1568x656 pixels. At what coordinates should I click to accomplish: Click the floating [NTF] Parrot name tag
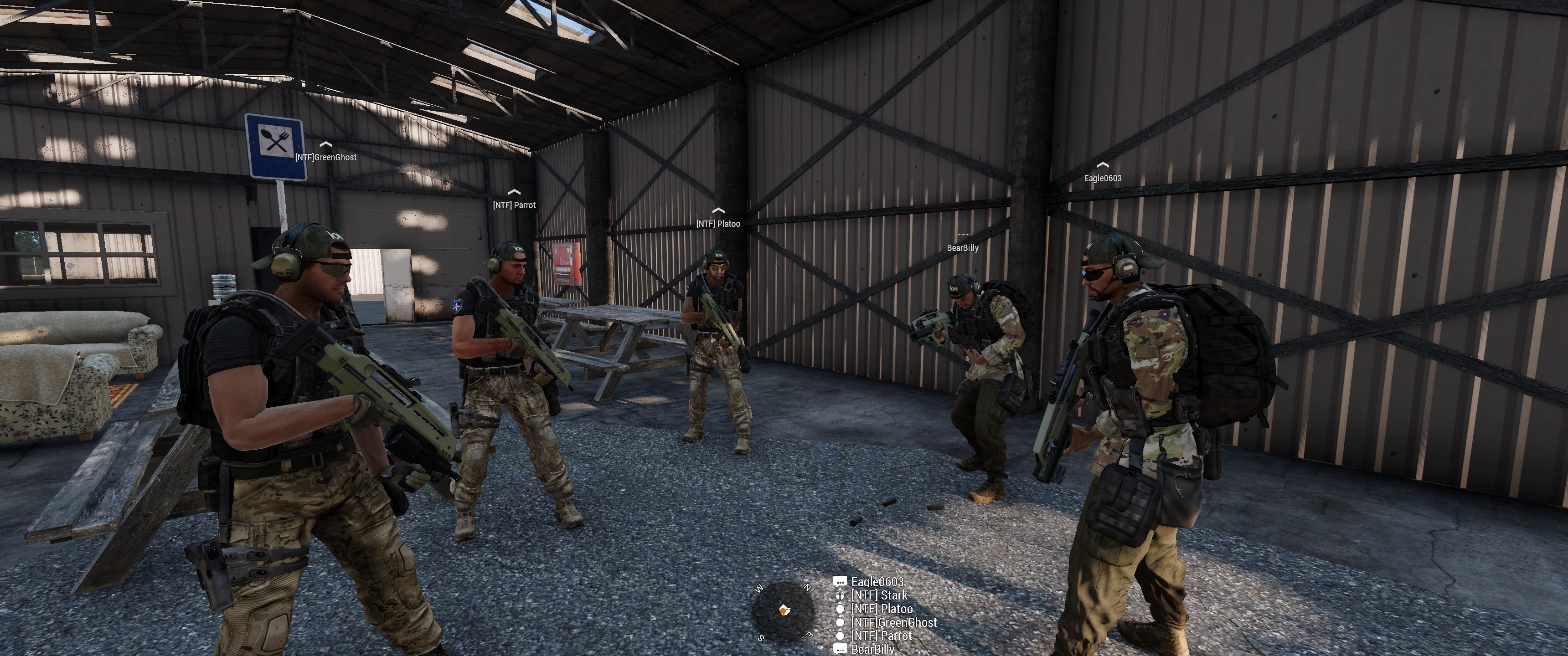514,205
